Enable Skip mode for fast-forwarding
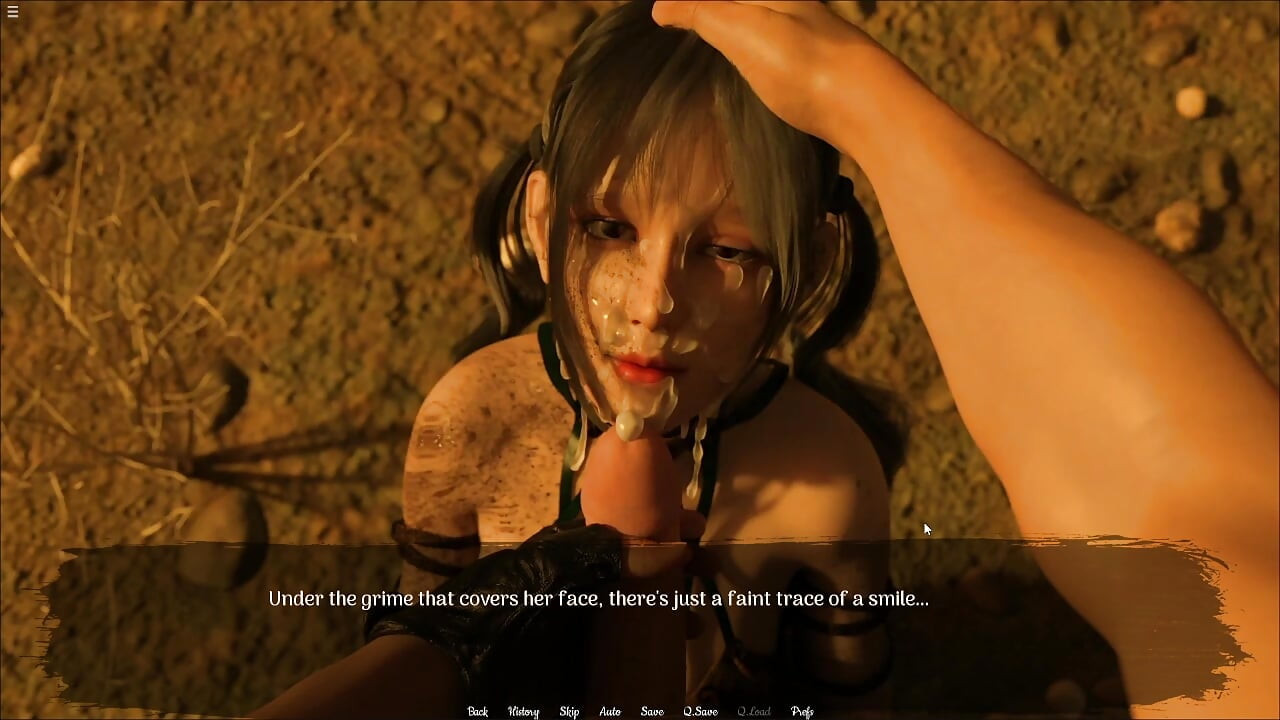The height and width of the screenshot is (720, 1280). pos(569,711)
